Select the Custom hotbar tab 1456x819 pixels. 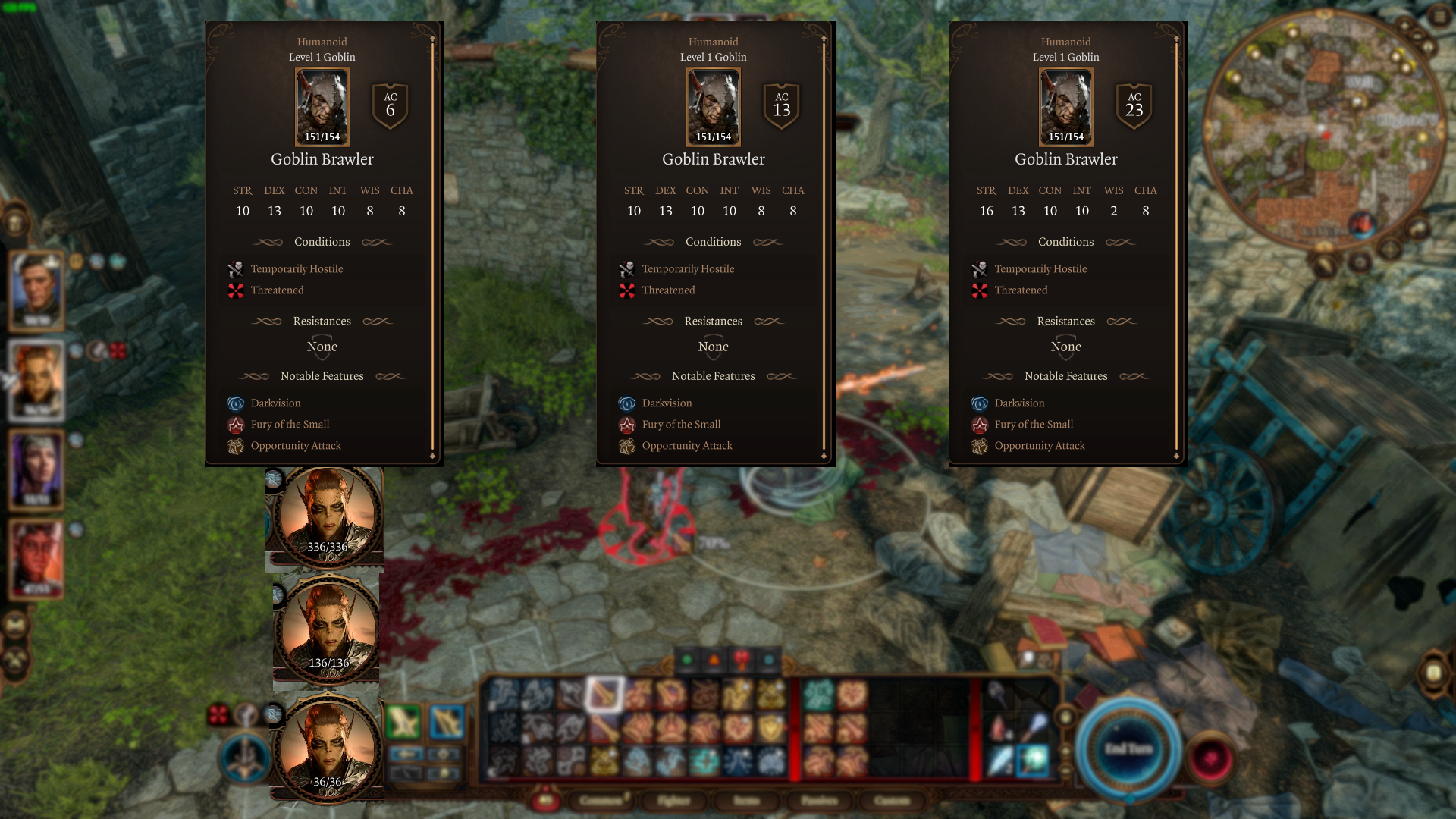click(x=891, y=800)
